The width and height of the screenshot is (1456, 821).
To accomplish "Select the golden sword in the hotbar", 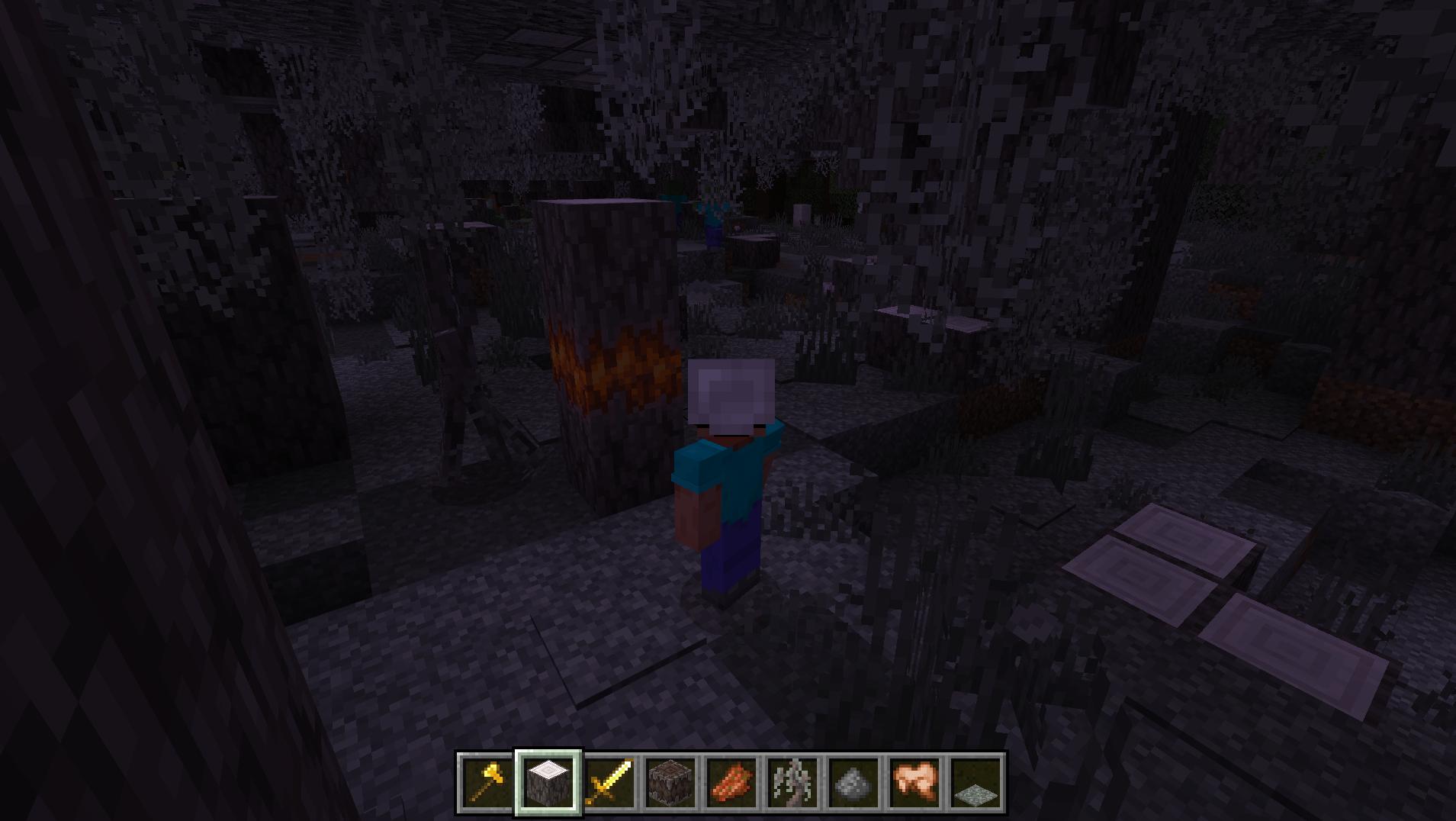I will (609, 783).
